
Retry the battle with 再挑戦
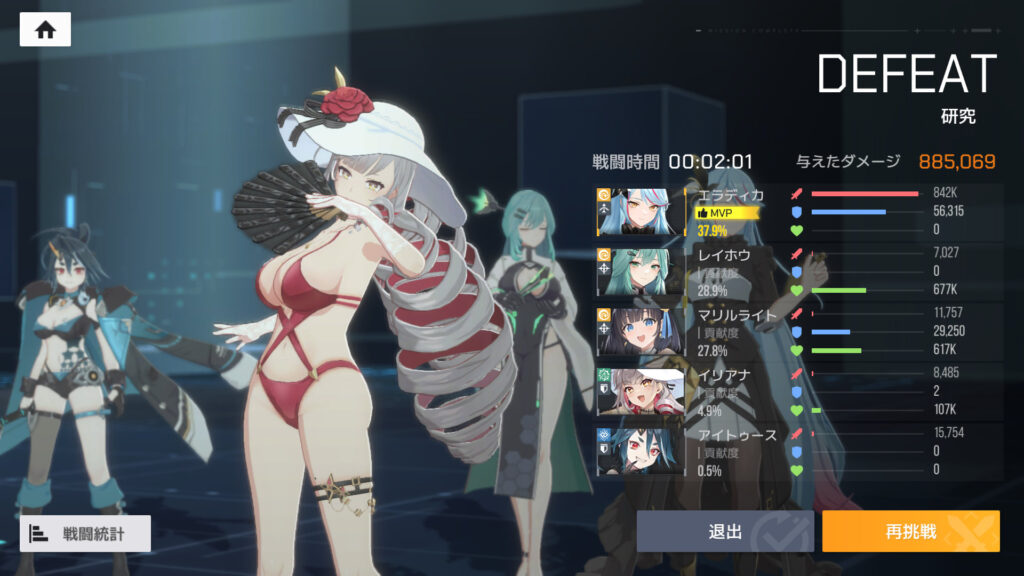[x=910, y=531]
